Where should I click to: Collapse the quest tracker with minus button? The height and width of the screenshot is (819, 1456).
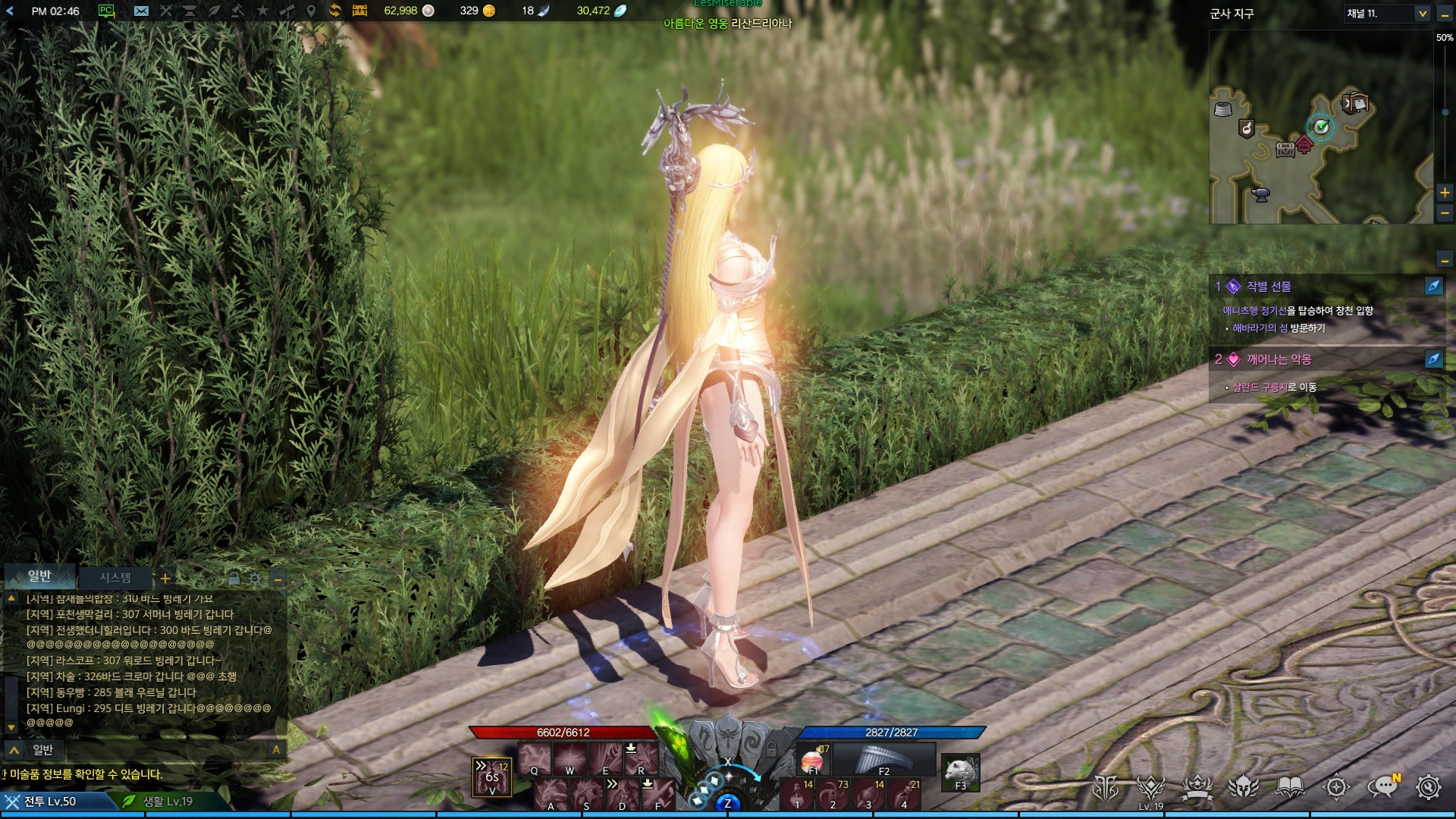[x=1445, y=261]
